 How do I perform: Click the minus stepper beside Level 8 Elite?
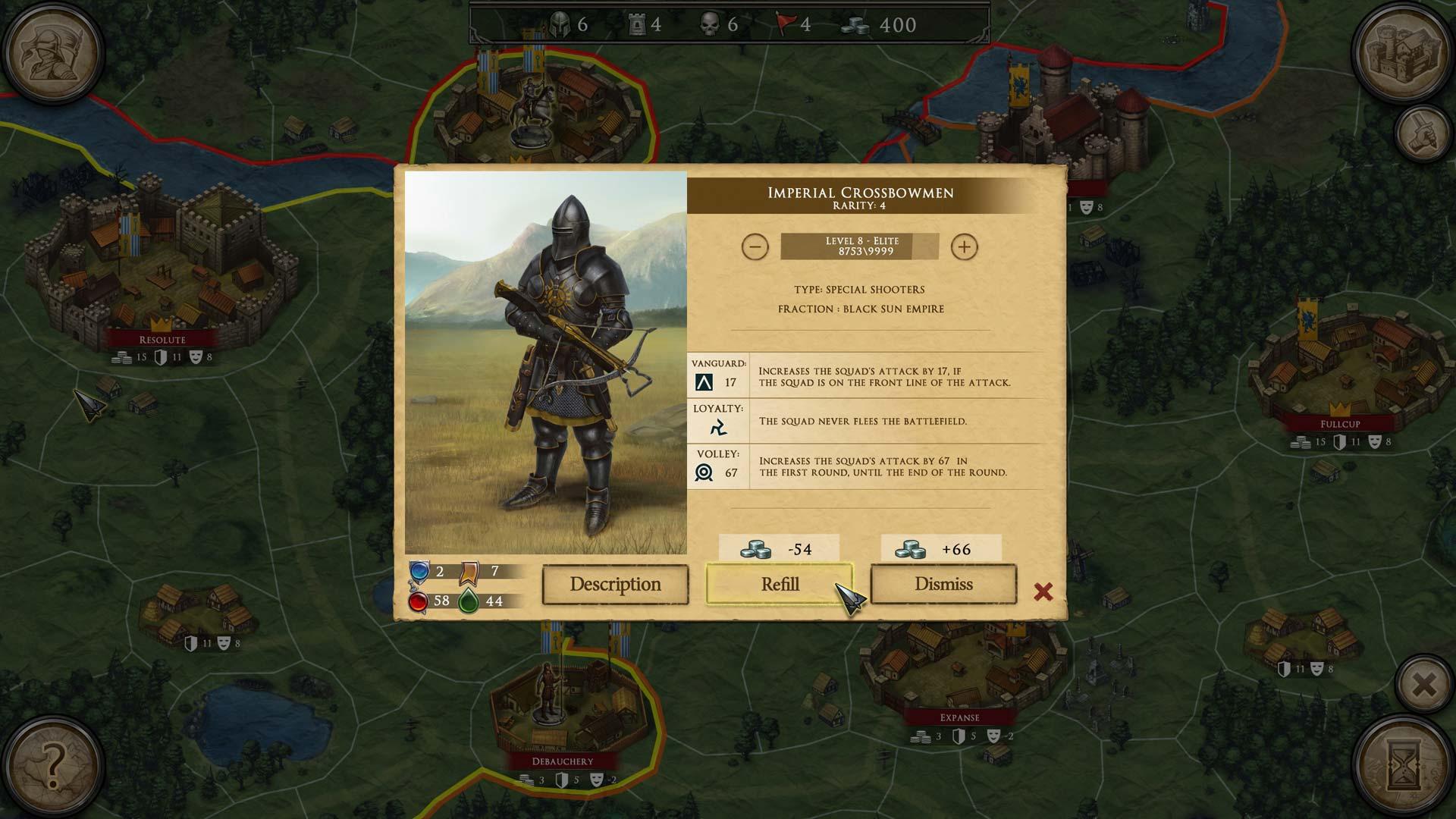coord(755,247)
